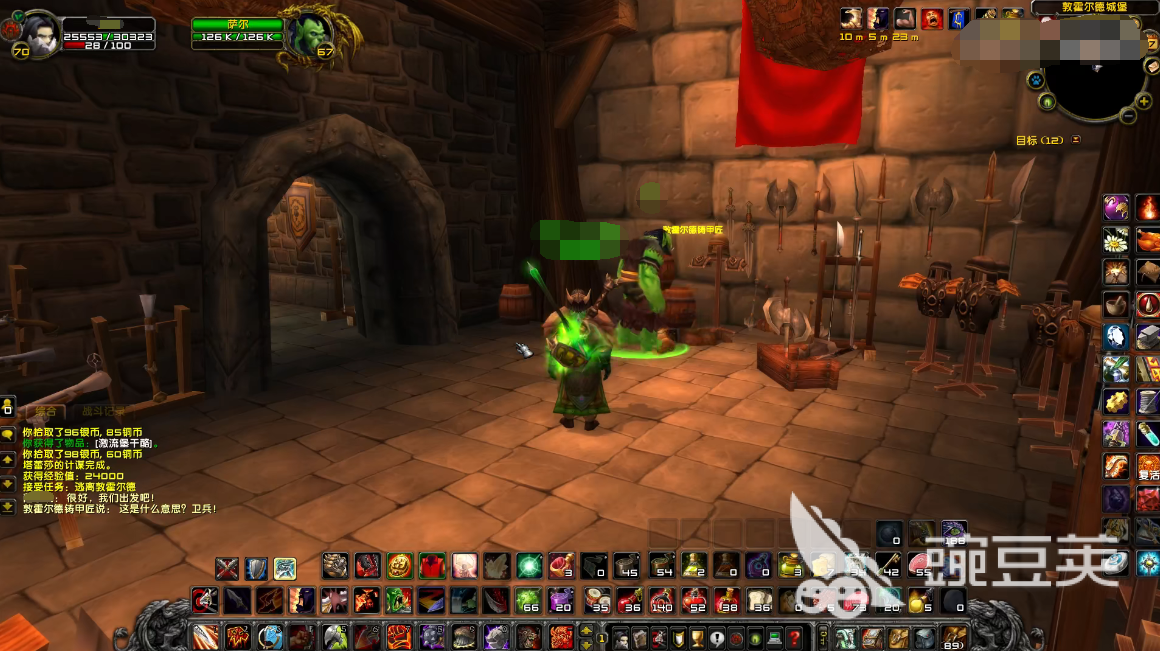Image resolution: width=1160 pixels, height=651 pixels.
Task: Click the orc target portrait
Action: [x=304, y=35]
